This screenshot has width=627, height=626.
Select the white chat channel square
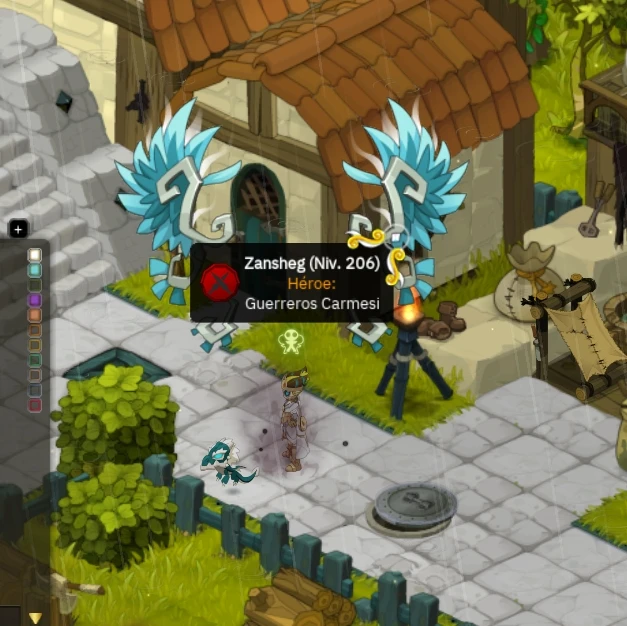pyautogui.click(x=35, y=255)
